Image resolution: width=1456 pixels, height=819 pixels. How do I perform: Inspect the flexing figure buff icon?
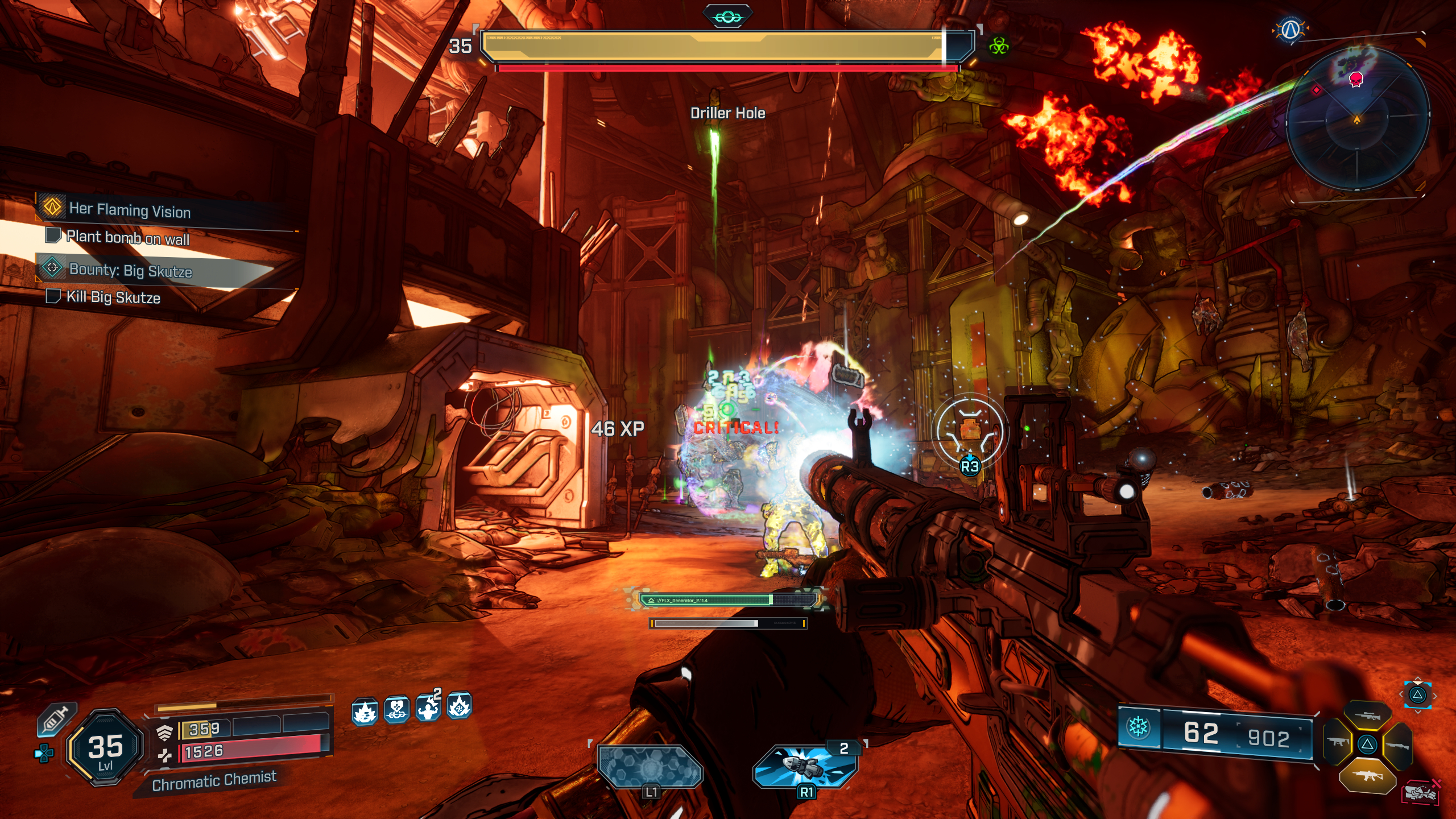428,707
